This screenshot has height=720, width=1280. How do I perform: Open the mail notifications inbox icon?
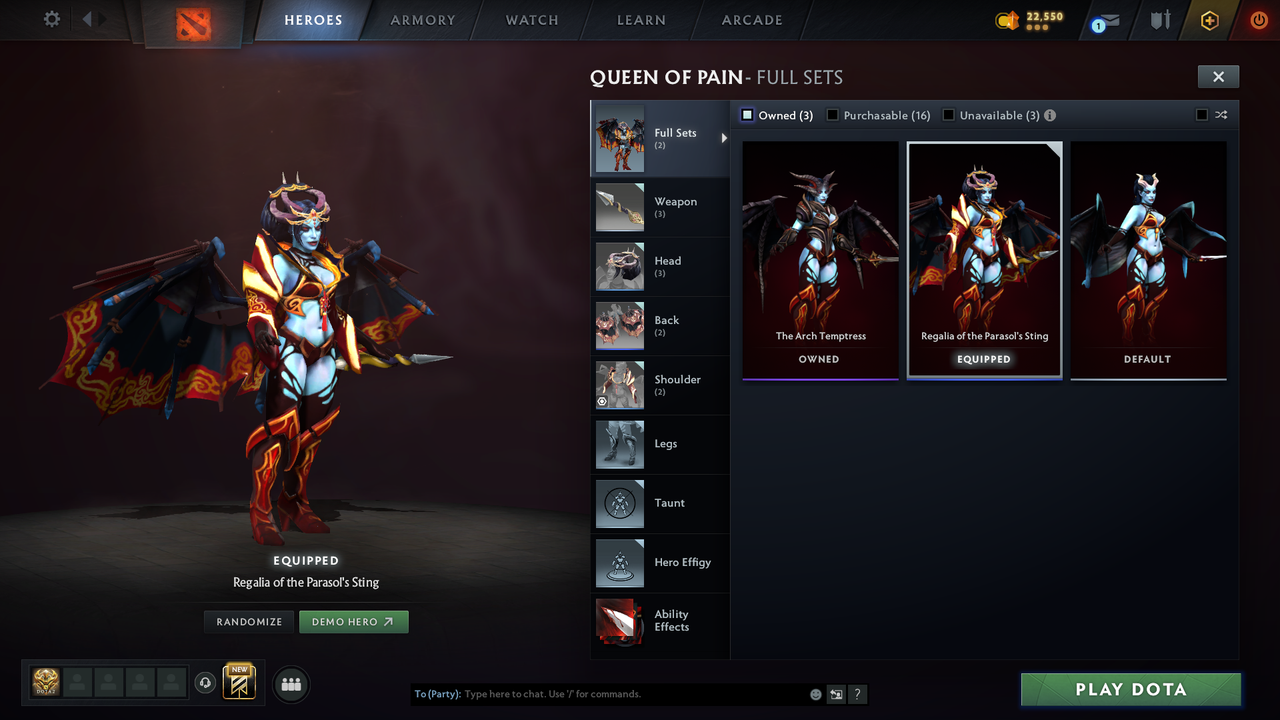click(x=1104, y=20)
